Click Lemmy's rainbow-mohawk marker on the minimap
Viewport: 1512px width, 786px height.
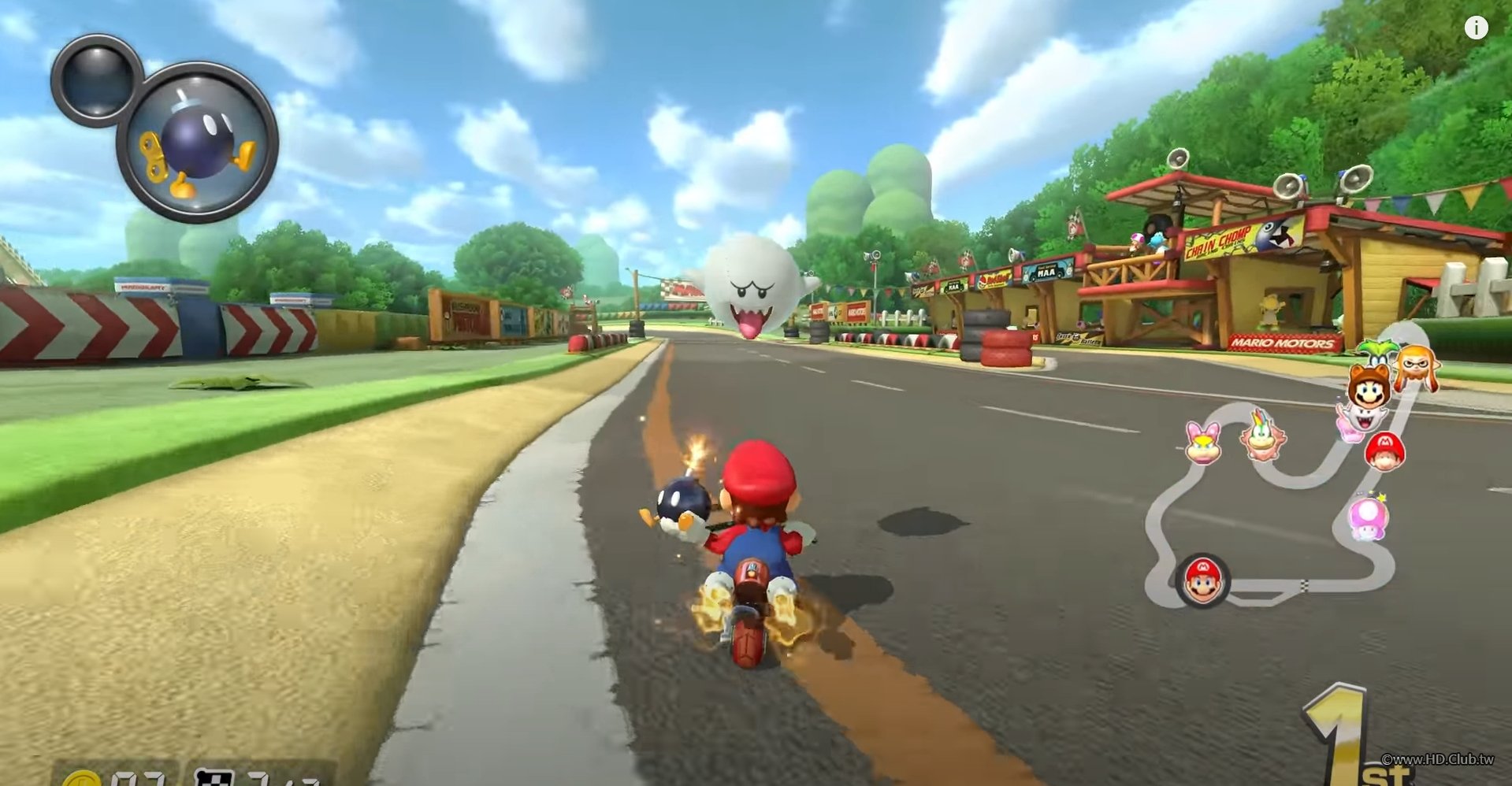coord(1262,436)
